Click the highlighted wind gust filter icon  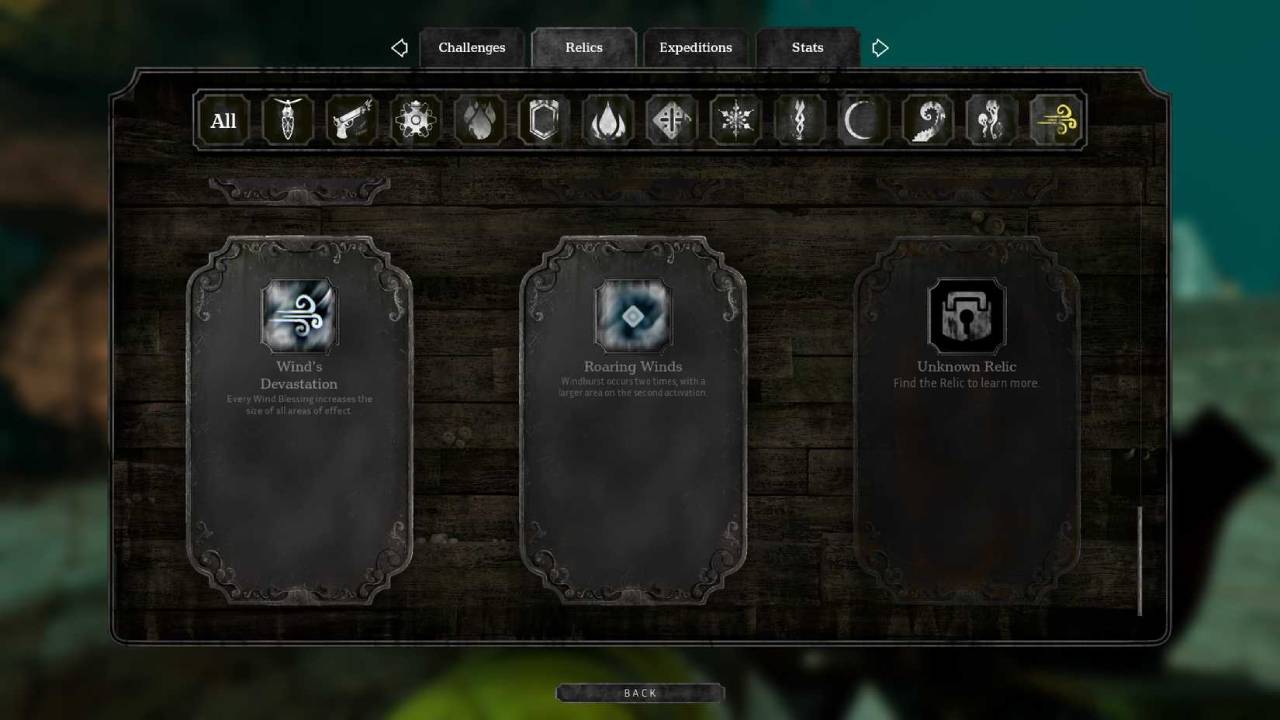coord(1055,120)
